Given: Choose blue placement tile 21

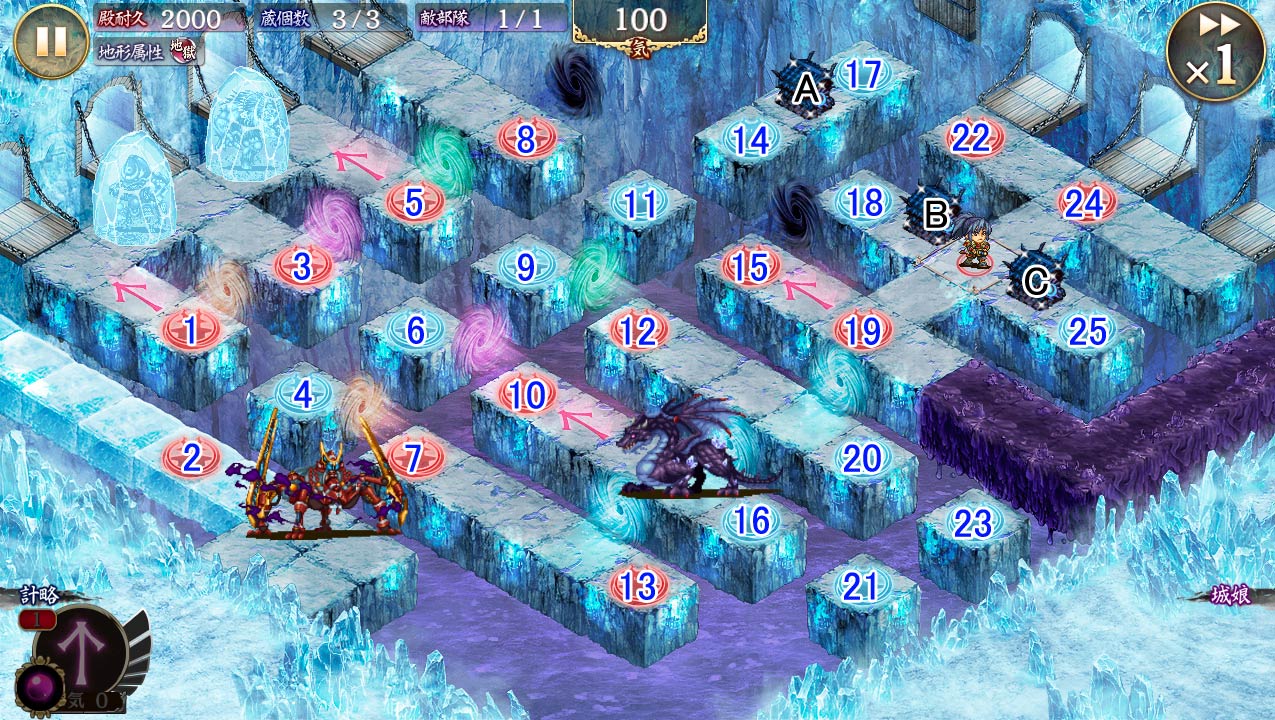Looking at the screenshot, I should (x=860, y=587).
